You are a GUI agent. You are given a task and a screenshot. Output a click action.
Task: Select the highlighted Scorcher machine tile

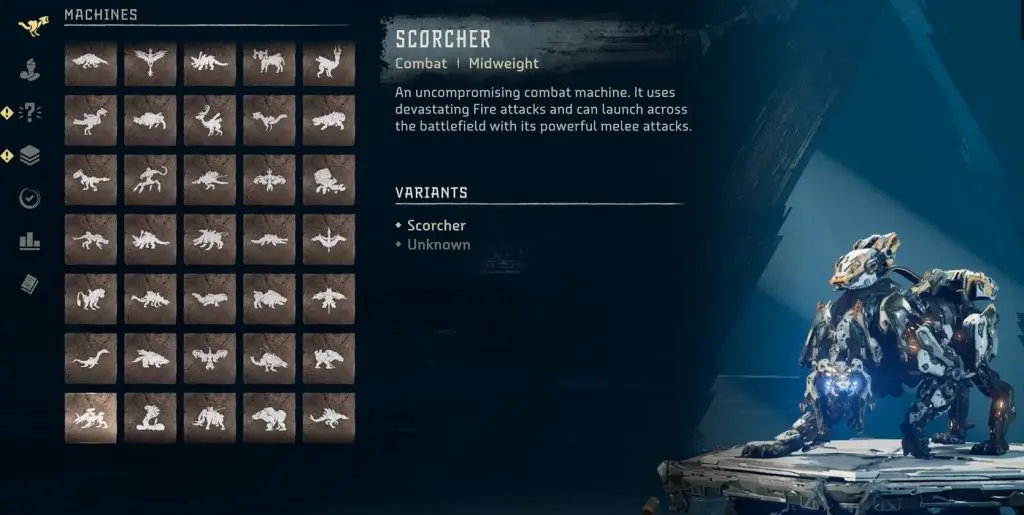click(x=90, y=417)
